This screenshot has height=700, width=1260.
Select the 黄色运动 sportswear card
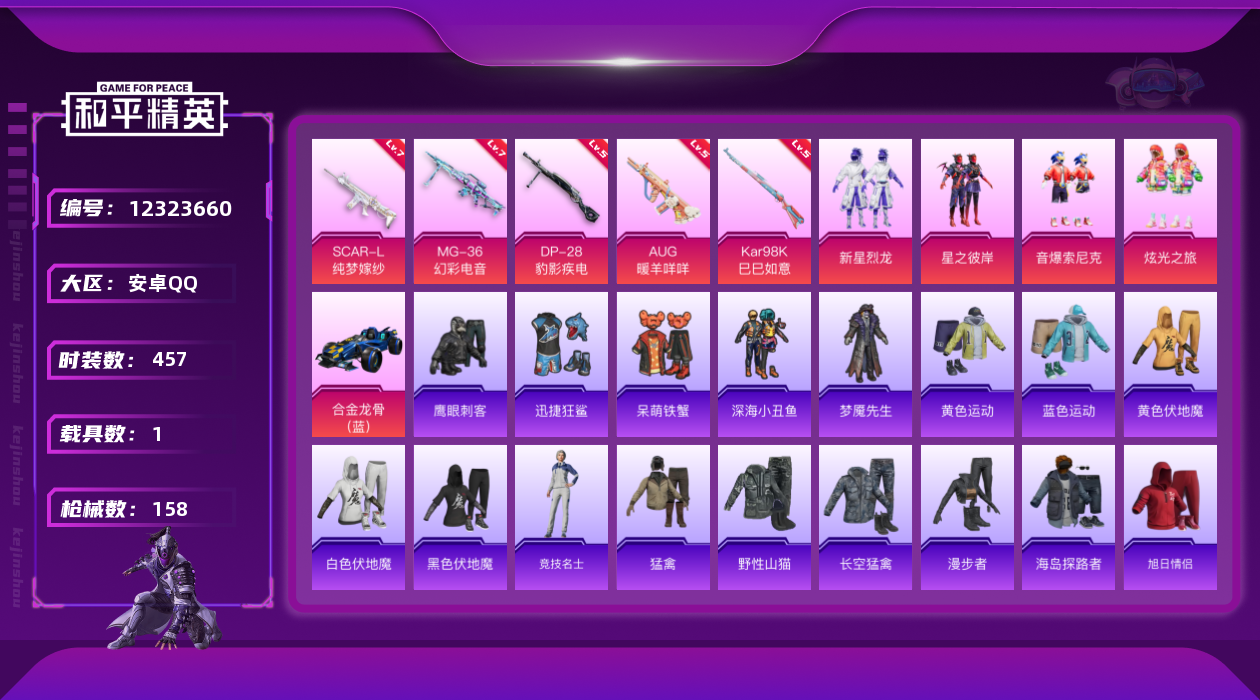tap(967, 364)
